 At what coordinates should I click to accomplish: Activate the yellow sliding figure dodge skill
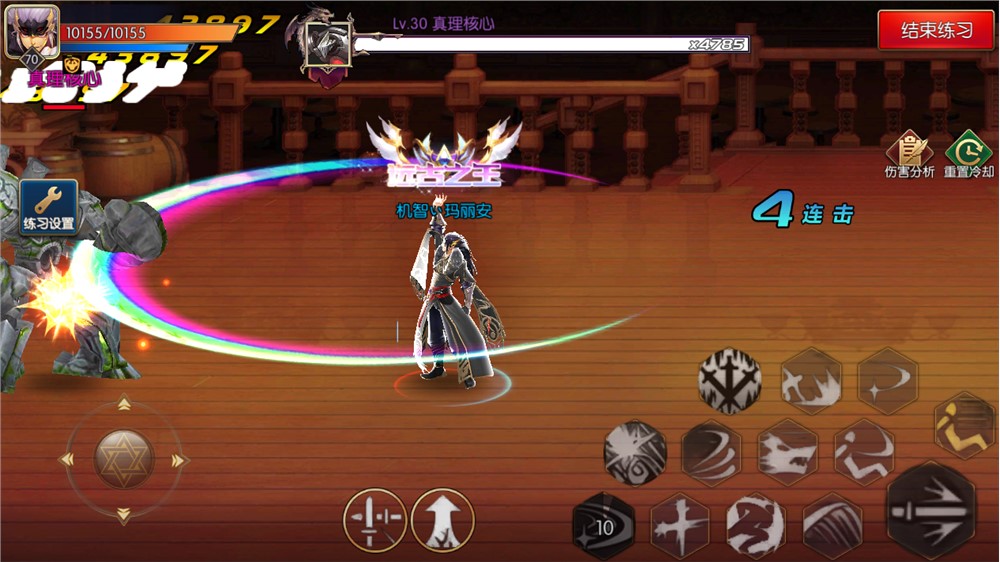[965, 425]
